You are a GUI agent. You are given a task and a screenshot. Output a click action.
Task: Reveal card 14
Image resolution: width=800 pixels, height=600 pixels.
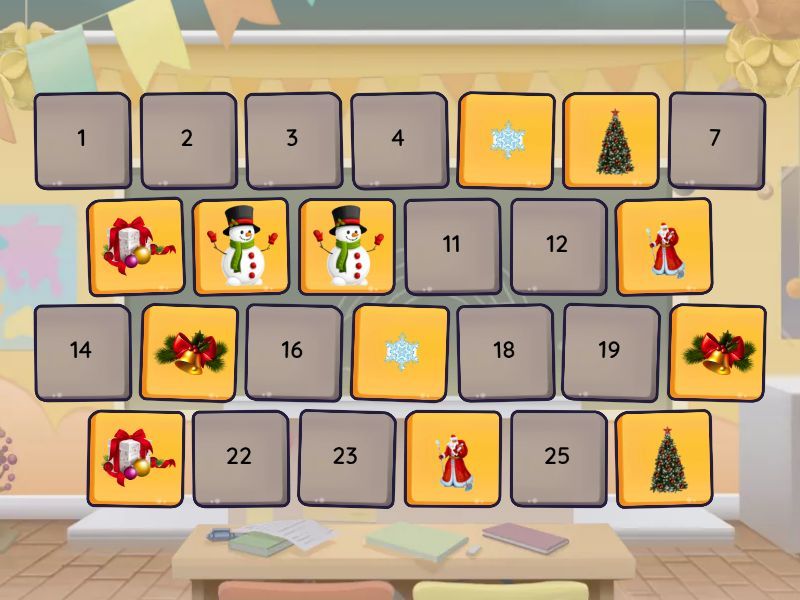coord(82,352)
